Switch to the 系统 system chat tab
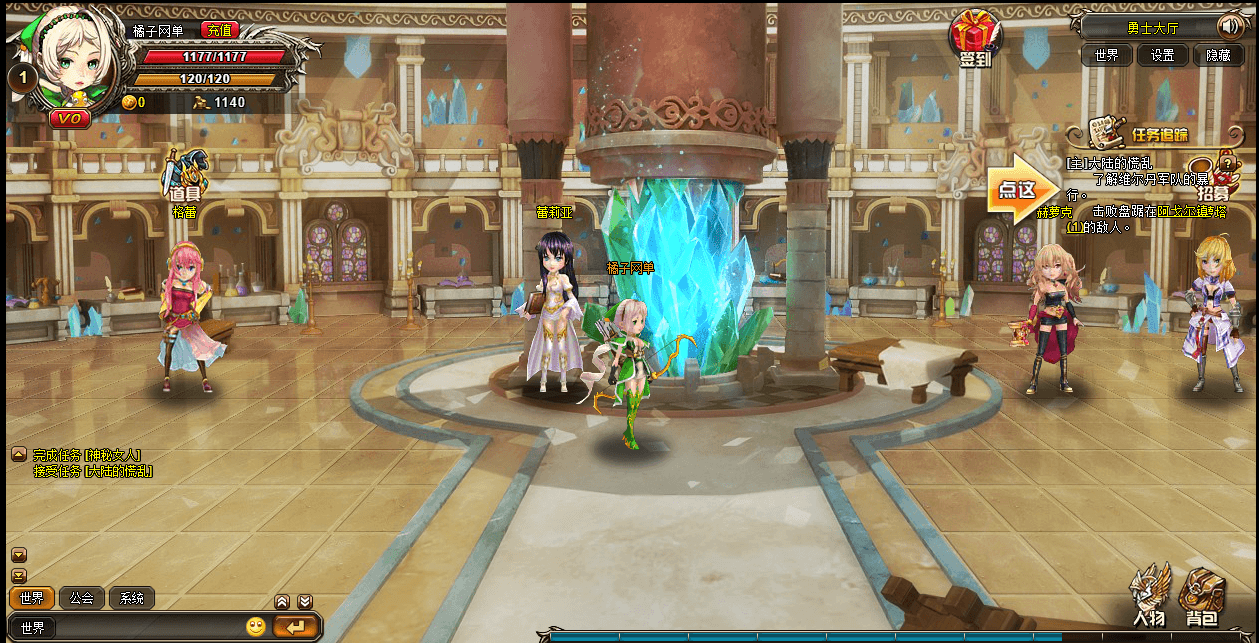This screenshot has width=1259, height=643. [131, 598]
